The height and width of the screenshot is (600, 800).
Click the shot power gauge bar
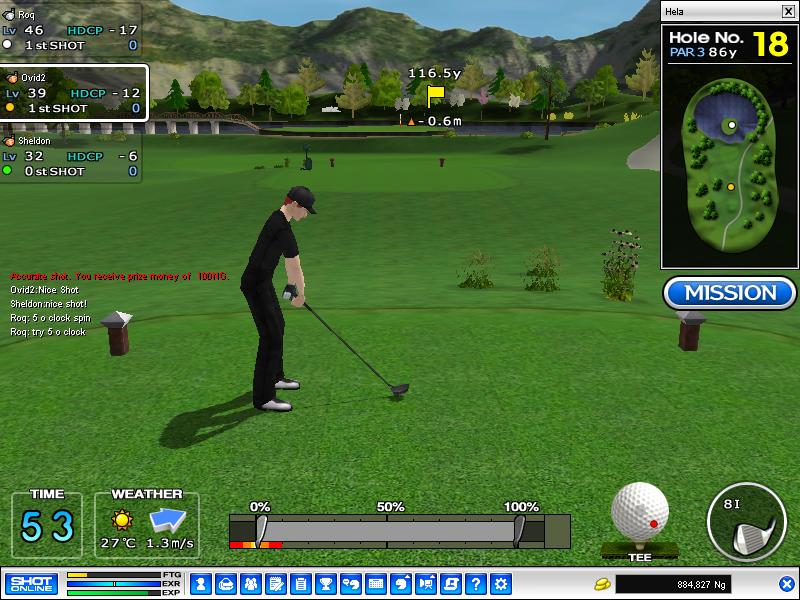pyautogui.click(x=390, y=530)
